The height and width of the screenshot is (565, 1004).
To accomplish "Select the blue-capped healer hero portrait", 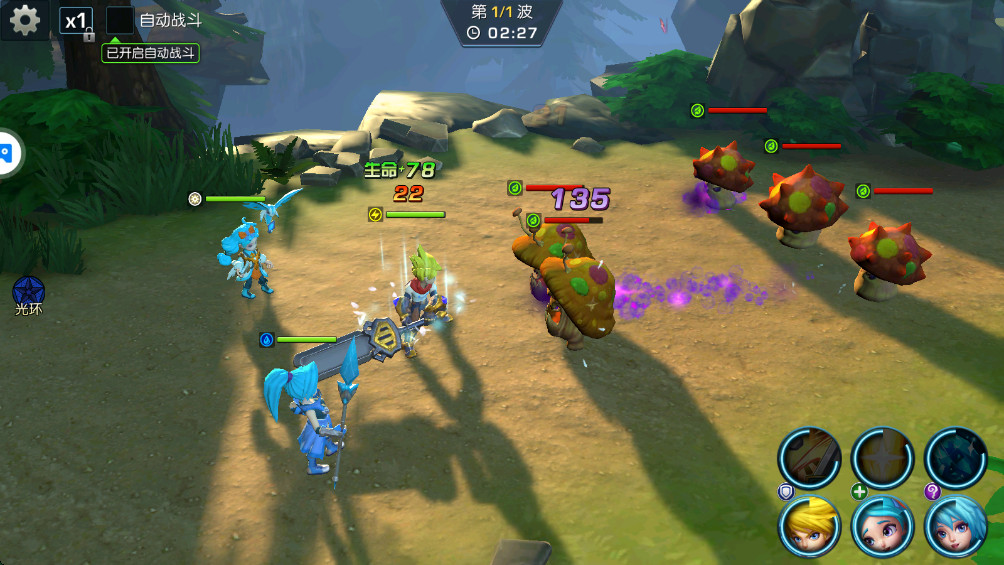I will point(883,526).
